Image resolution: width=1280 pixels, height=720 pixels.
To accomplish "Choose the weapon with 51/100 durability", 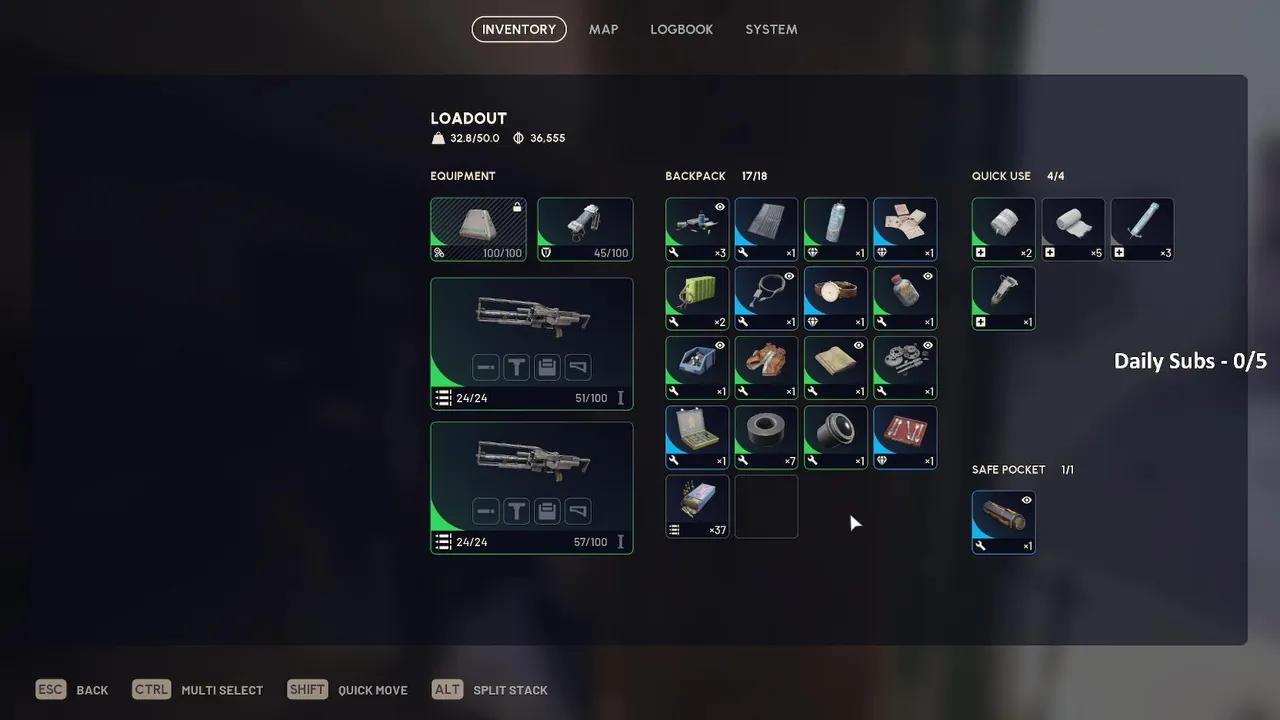I will coord(531,343).
